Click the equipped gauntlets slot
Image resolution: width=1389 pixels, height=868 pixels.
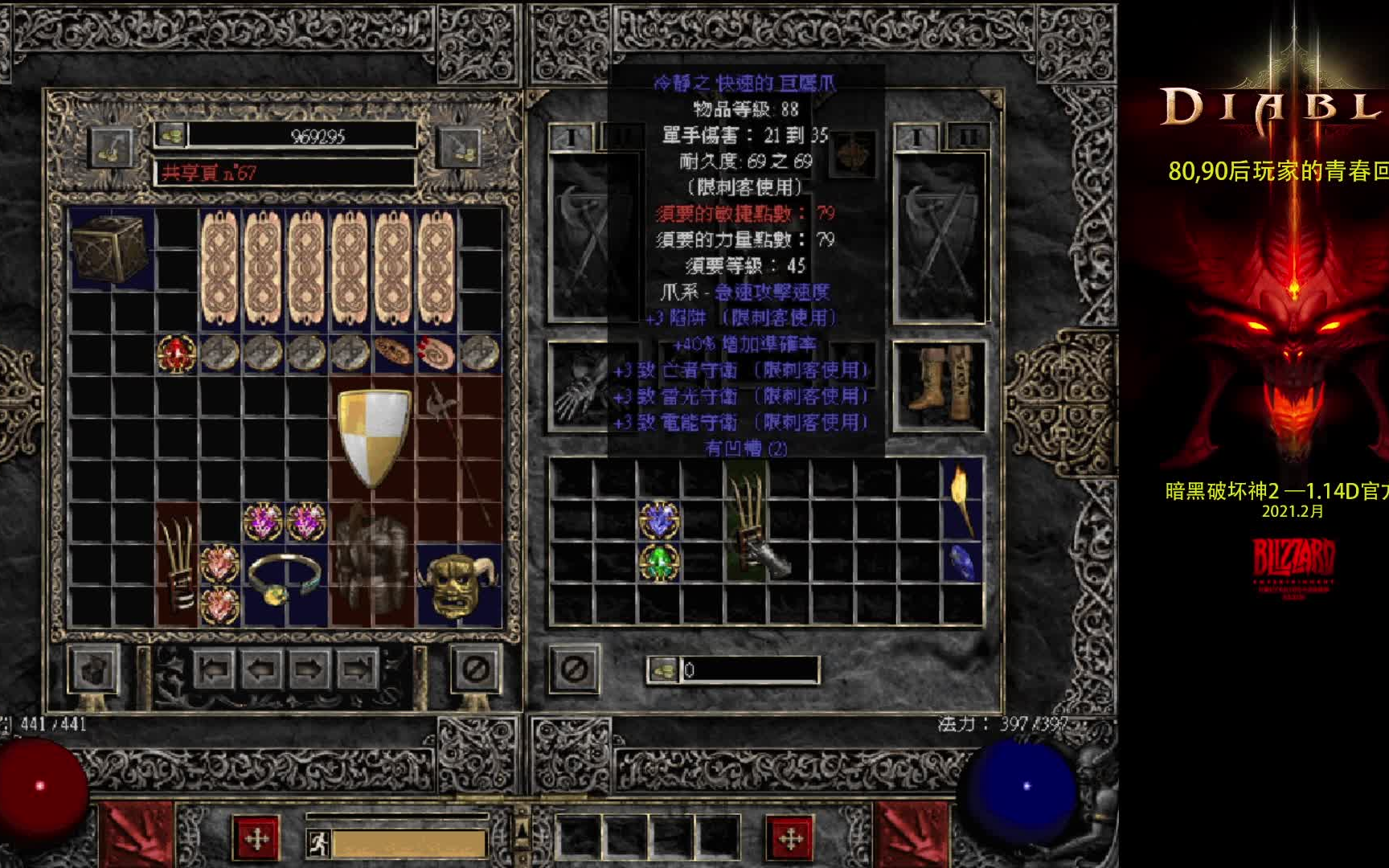[580, 387]
